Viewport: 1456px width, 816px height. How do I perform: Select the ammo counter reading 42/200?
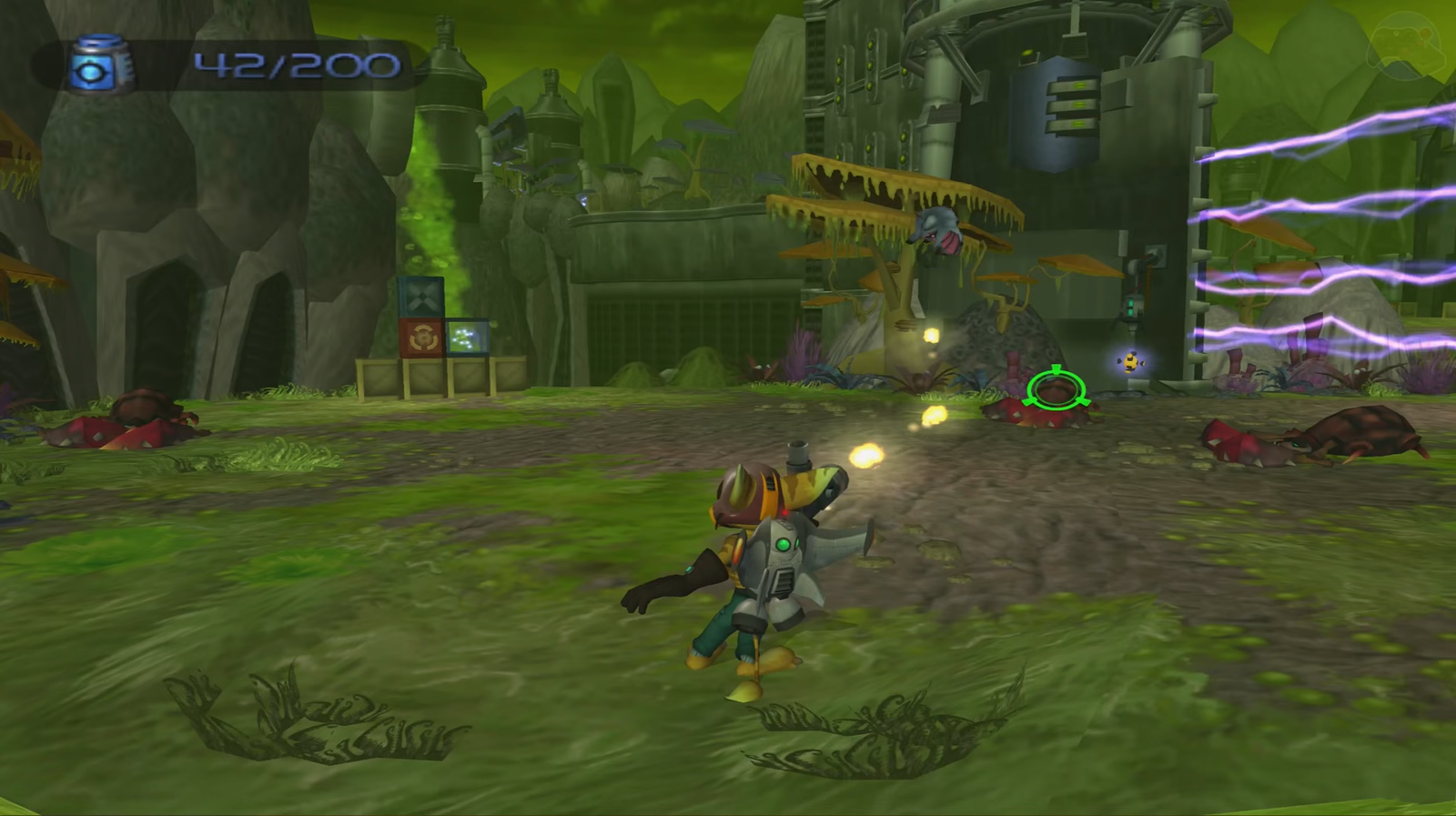coord(291,64)
